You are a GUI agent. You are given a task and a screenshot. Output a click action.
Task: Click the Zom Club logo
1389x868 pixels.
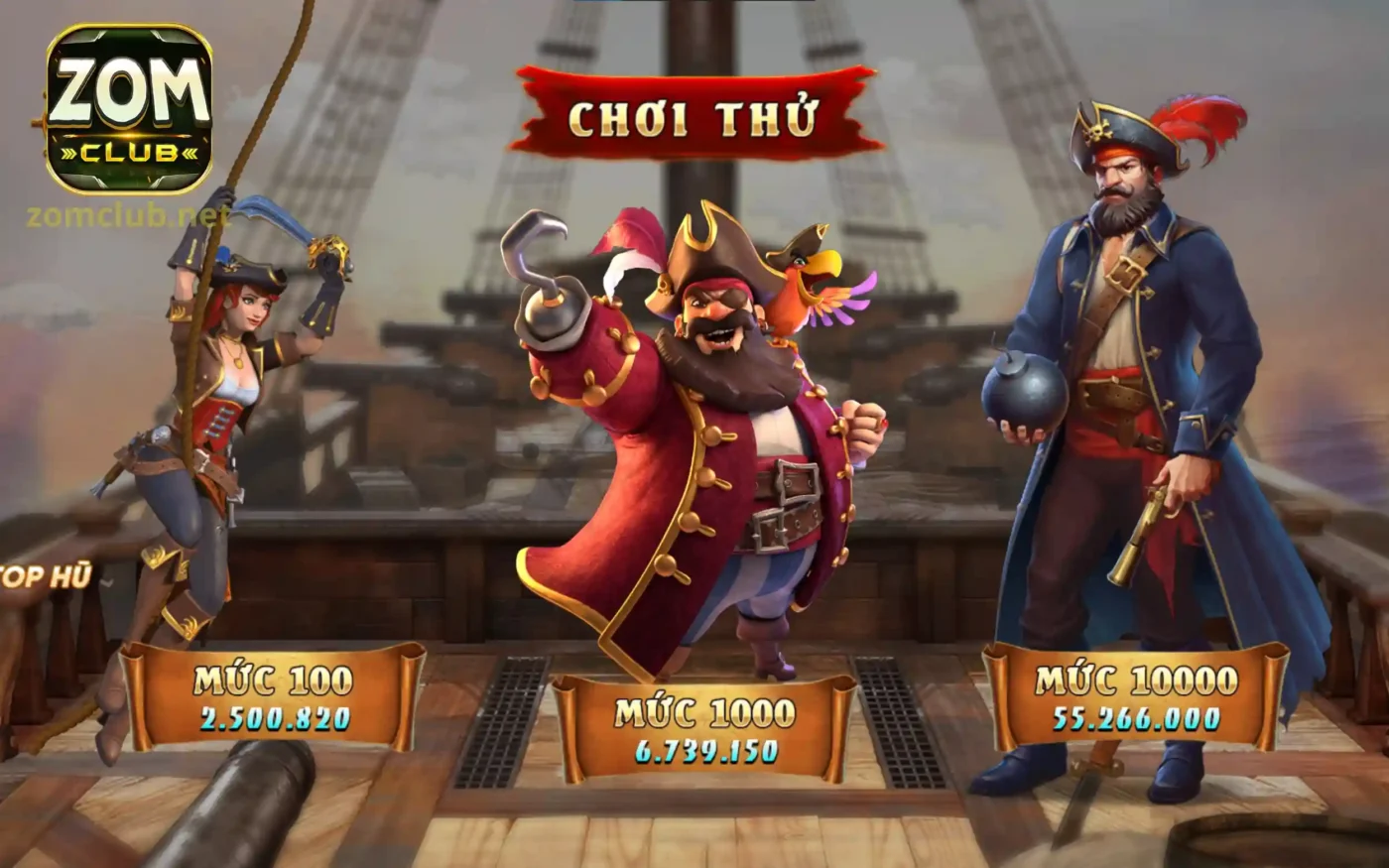[x=128, y=109]
